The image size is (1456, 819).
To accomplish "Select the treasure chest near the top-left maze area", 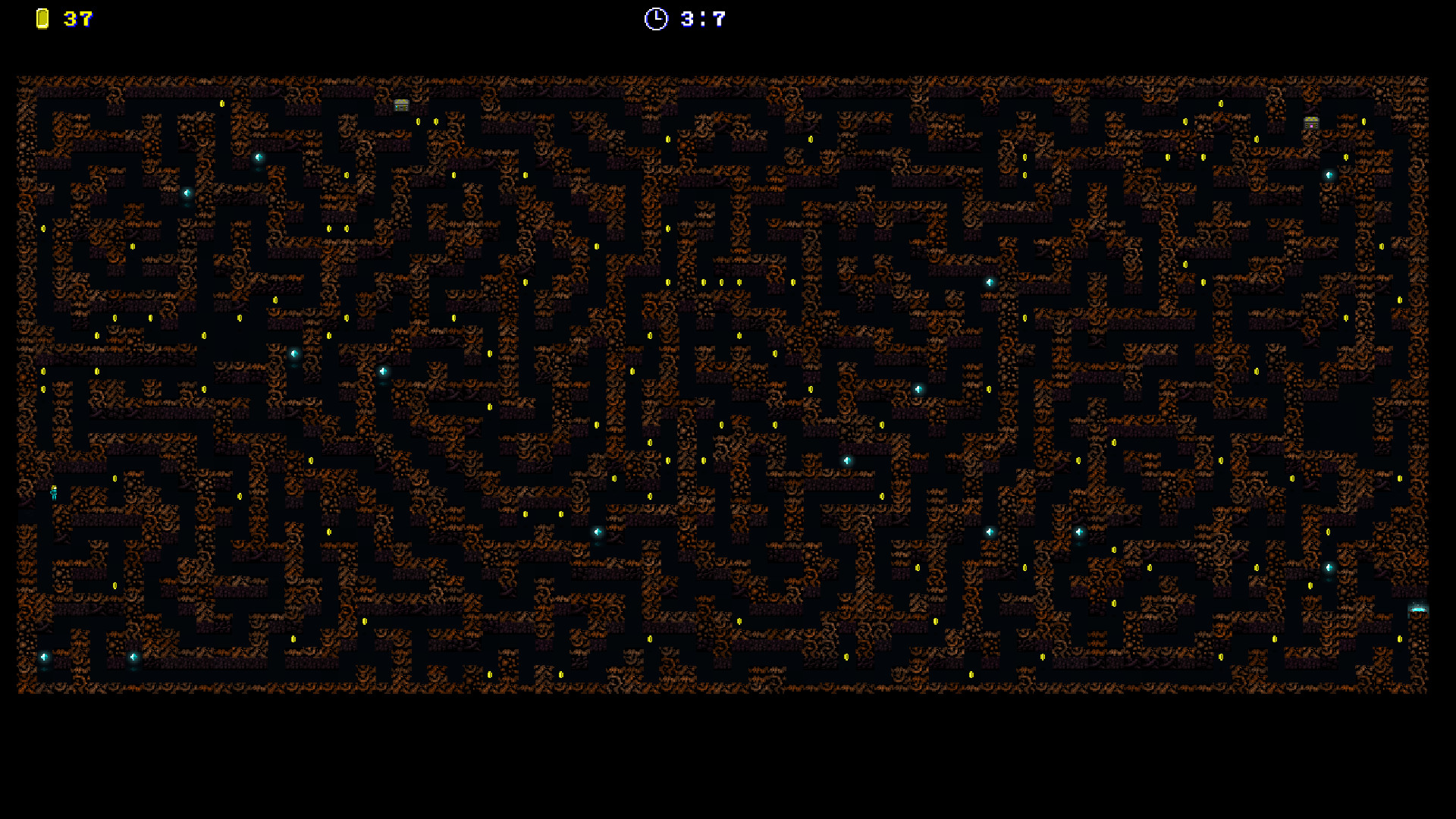I will point(401,105).
